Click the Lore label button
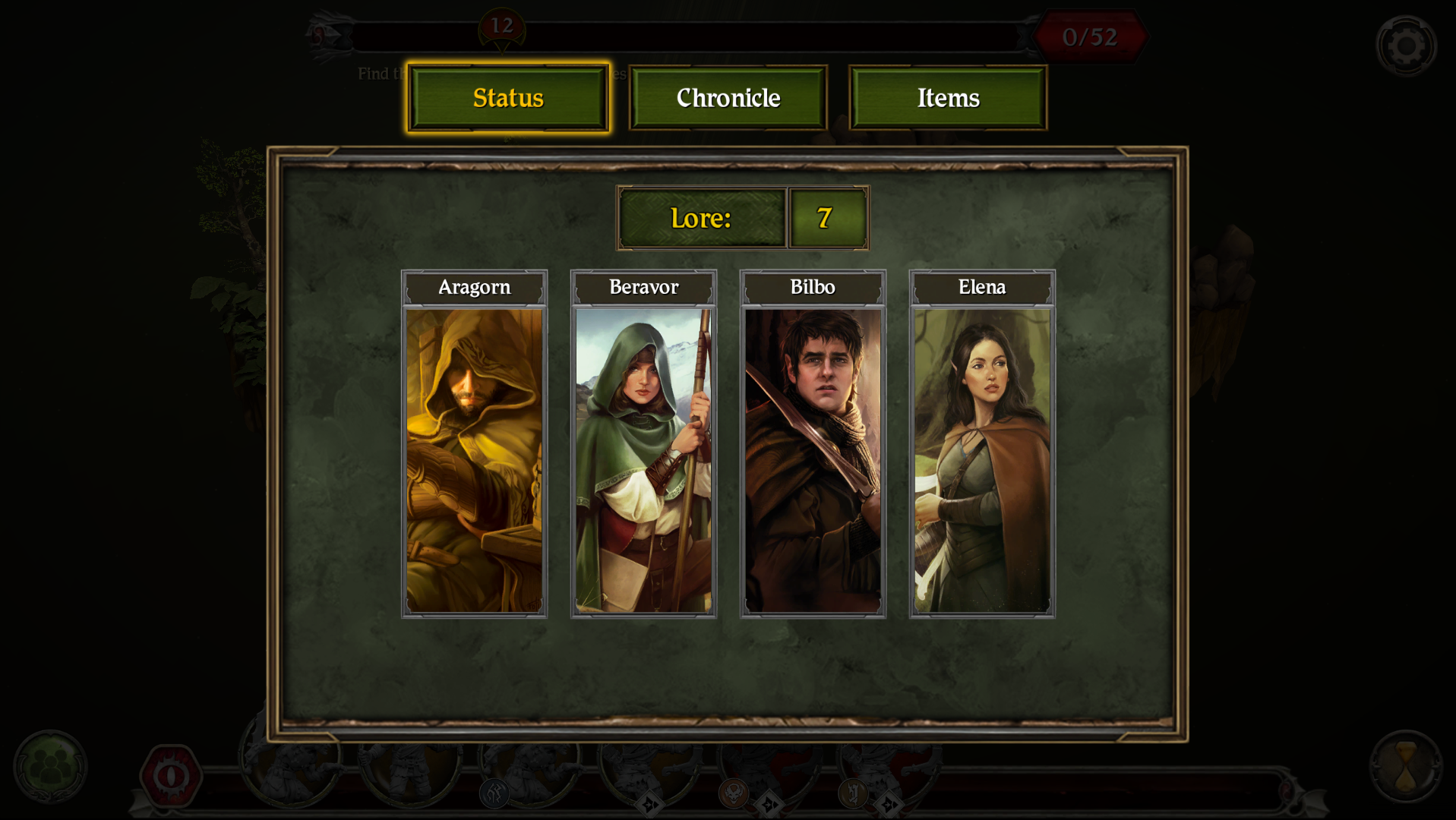Screen dimensions: 1456x820 701,219
